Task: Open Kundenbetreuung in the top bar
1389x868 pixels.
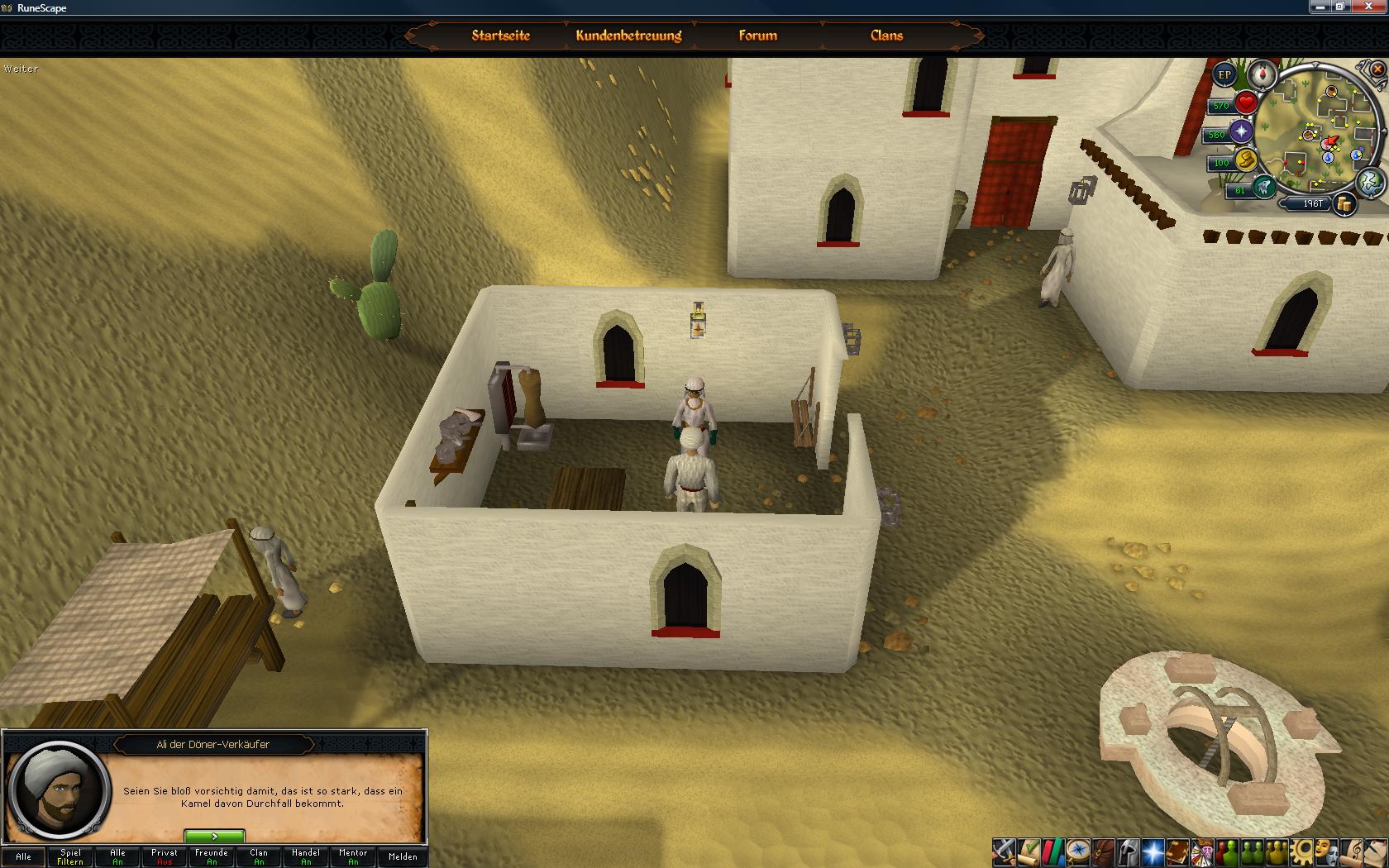Action: coord(628,36)
